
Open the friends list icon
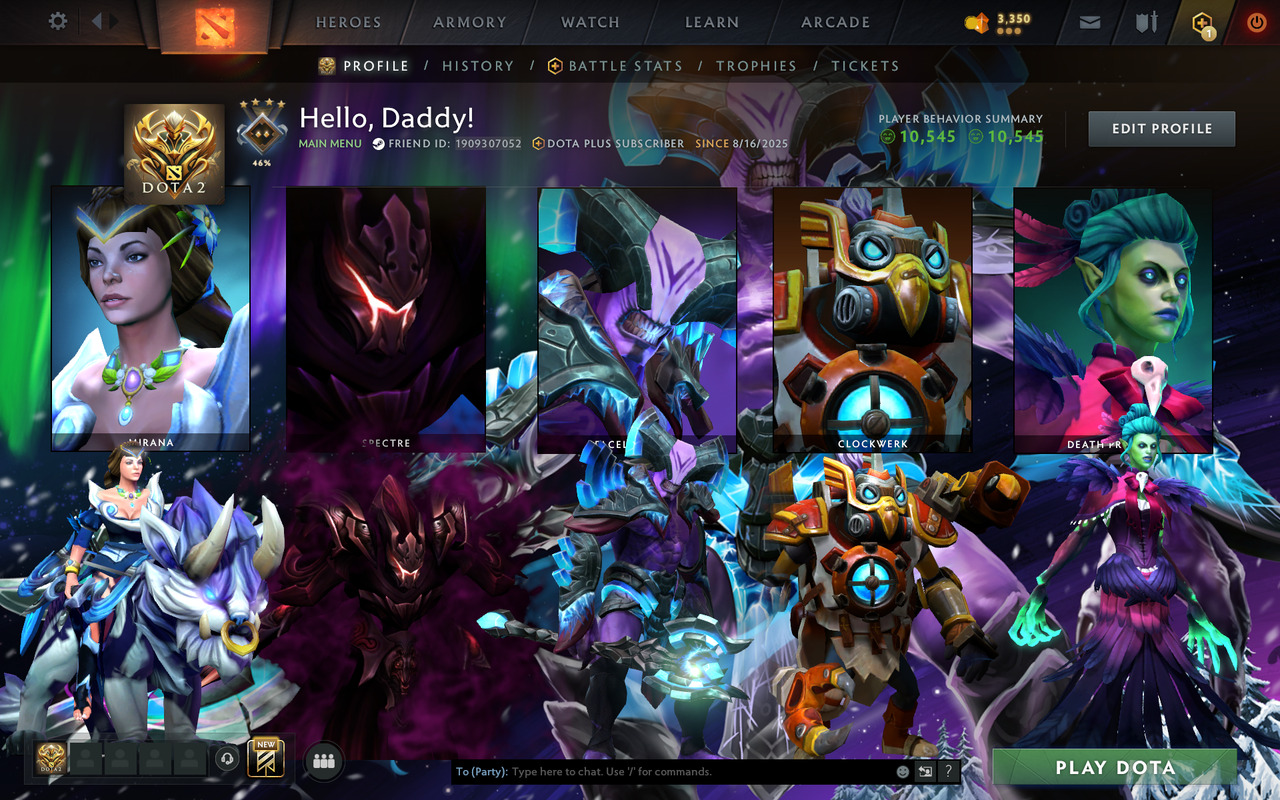[322, 759]
